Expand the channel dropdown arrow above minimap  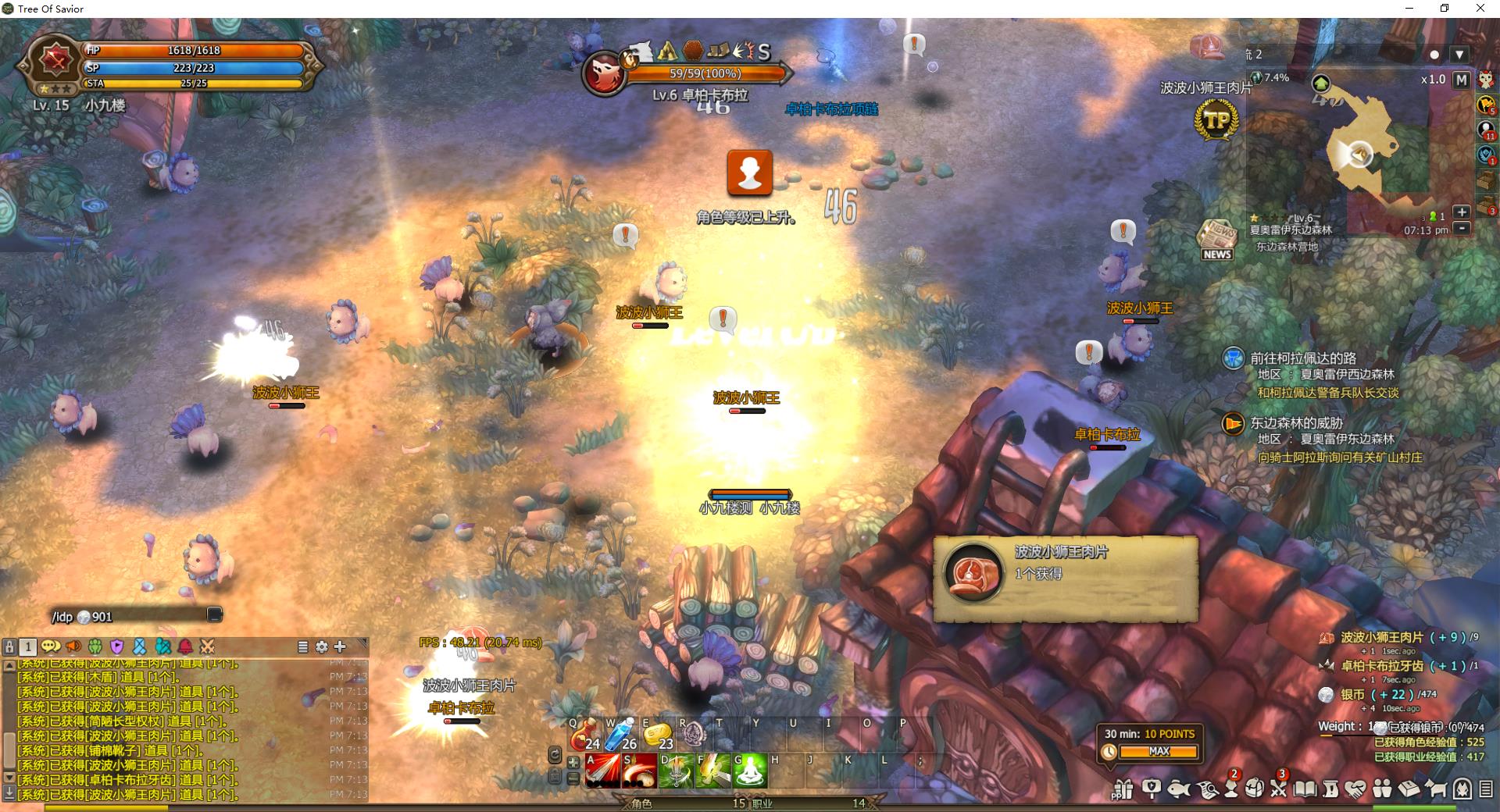click(1459, 55)
